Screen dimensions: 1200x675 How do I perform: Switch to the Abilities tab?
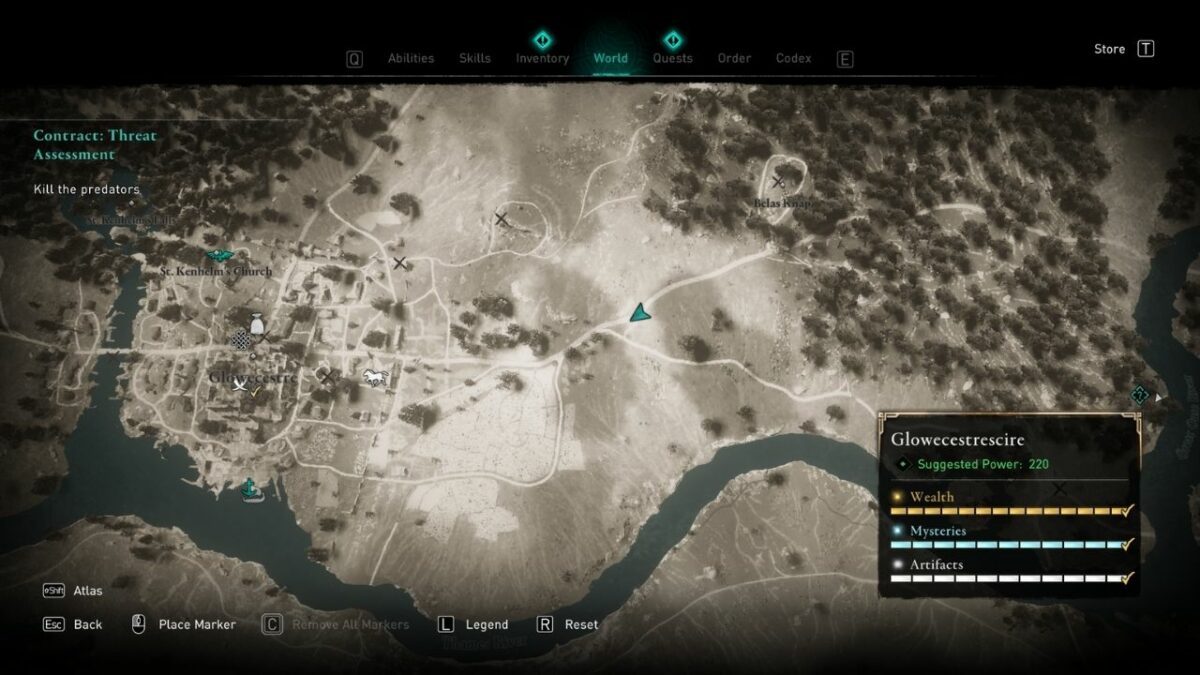click(x=410, y=58)
